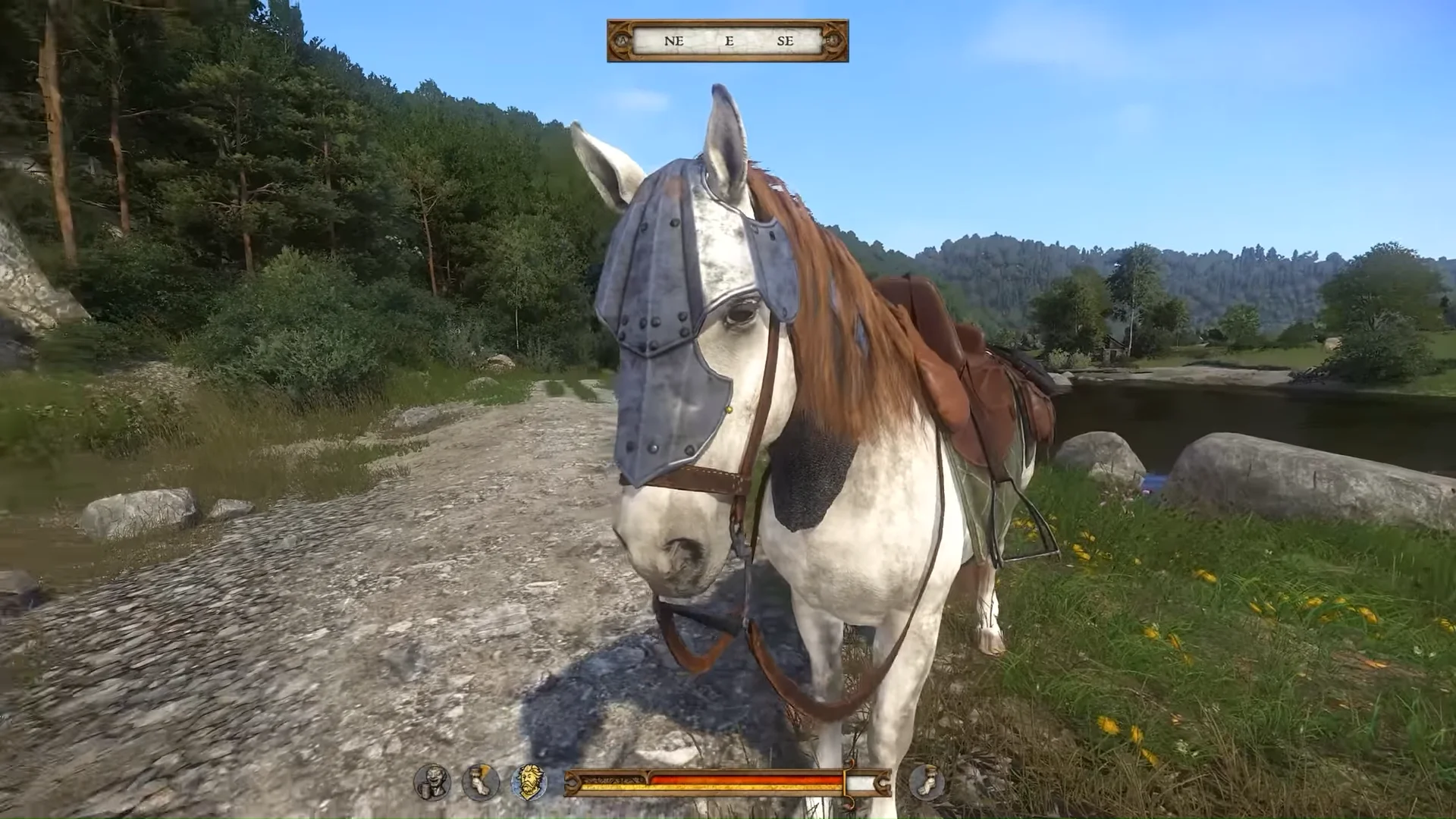
Task: Click the compass bar showing NE, E, SE
Action: [727, 41]
